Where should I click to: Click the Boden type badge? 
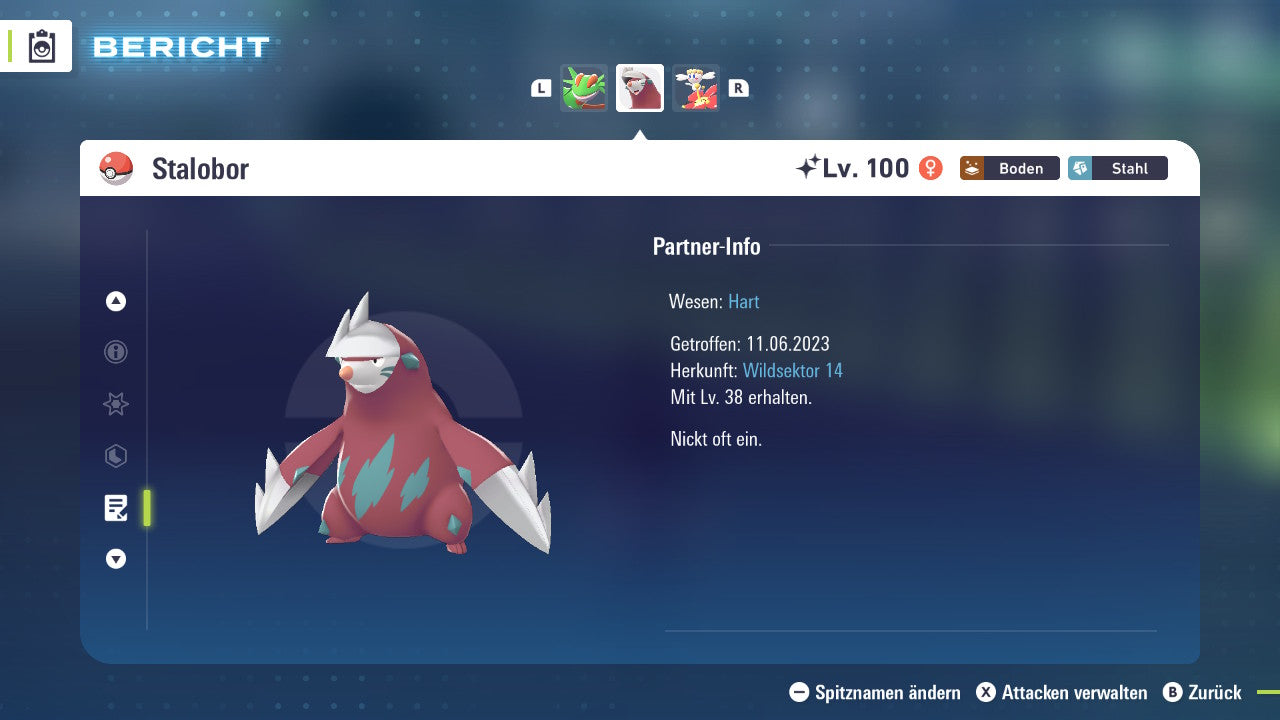(1009, 168)
